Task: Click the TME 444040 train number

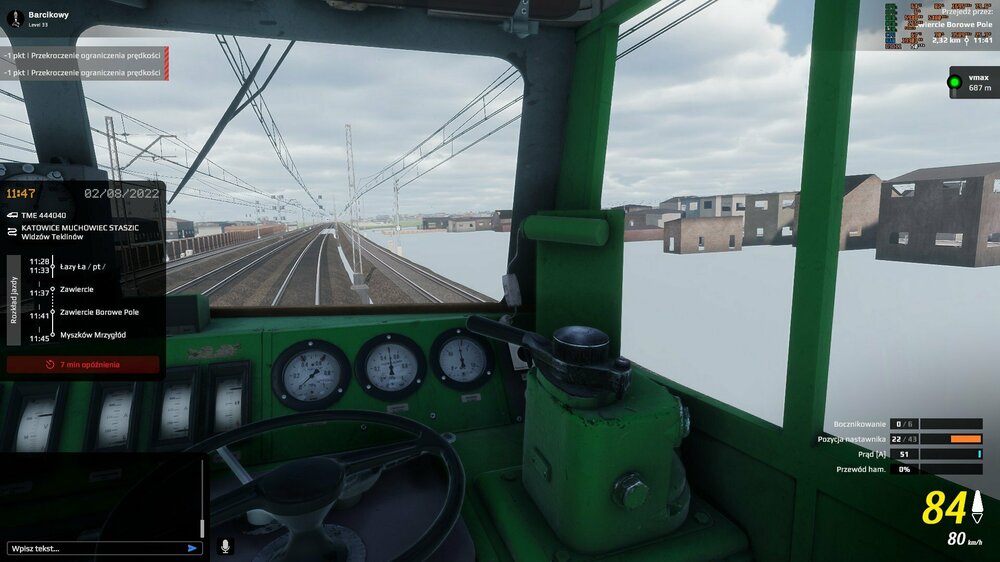Action: pos(43,215)
